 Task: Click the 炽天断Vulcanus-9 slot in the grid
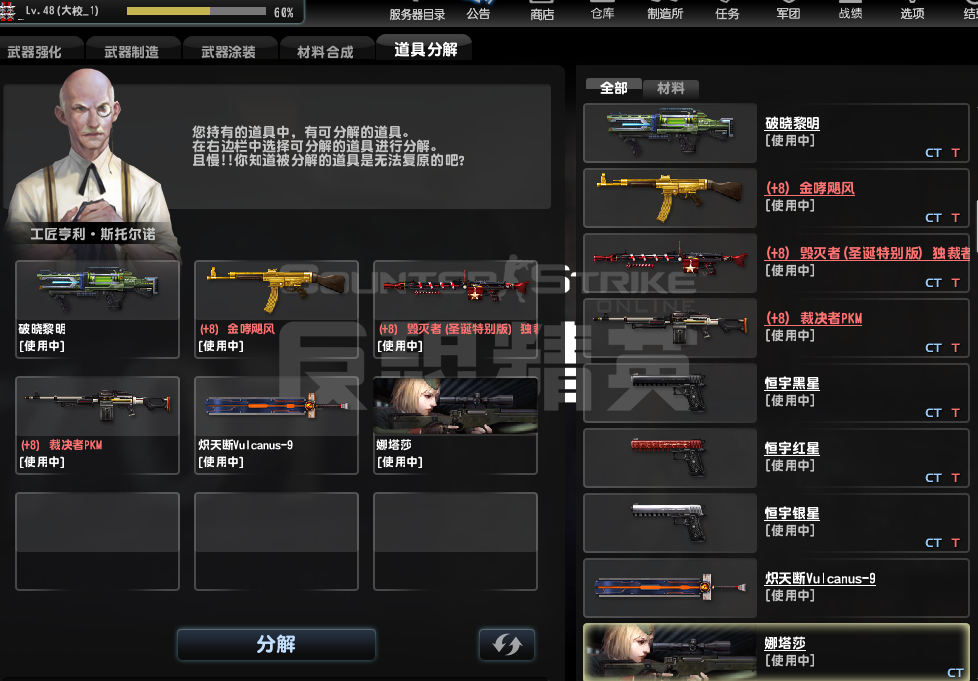coord(276,425)
